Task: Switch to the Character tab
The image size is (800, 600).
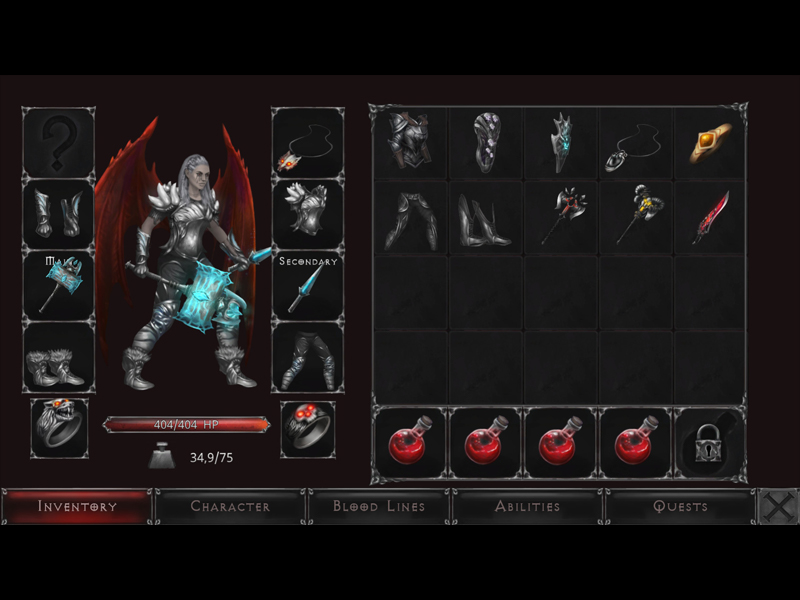Action: pyautogui.click(x=230, y=506)
